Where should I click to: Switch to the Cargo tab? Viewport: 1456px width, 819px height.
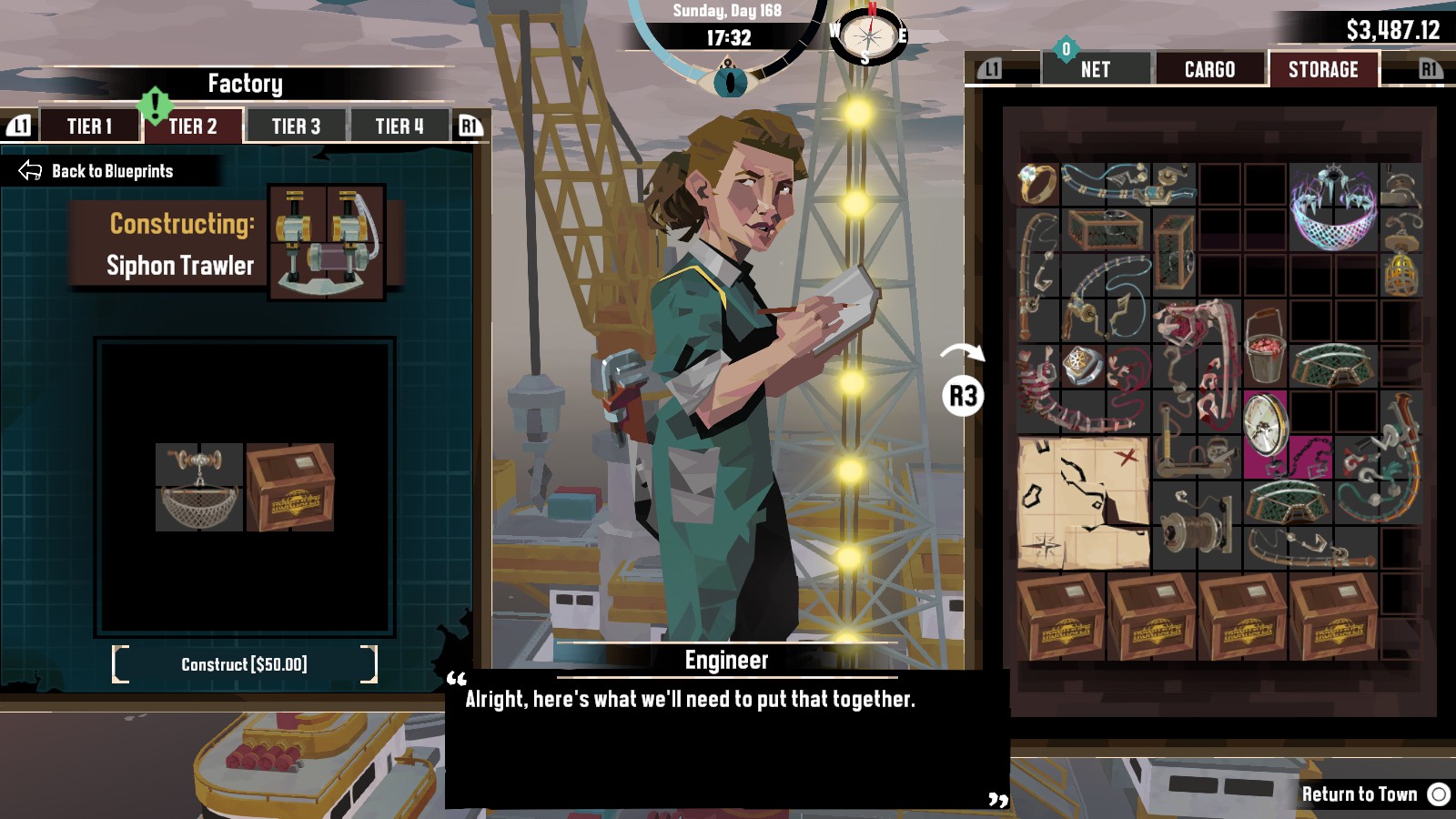coord(1209,70)
